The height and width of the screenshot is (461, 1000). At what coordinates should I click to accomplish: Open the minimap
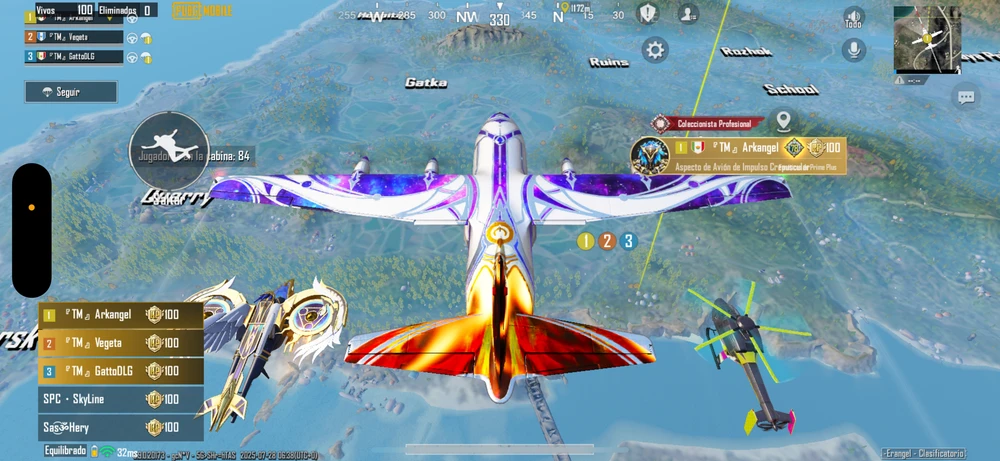tap(927, 40)
